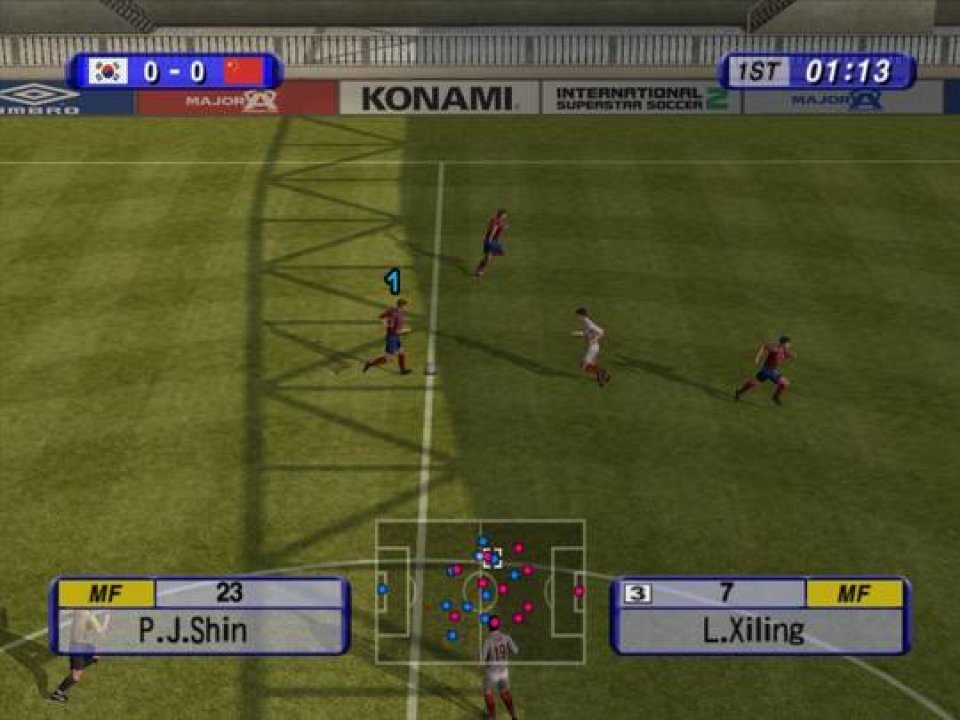Viewport: 960px width, 720px height.
Task: Click the South Korea flag icon
Action: click(x=108, y=72)
